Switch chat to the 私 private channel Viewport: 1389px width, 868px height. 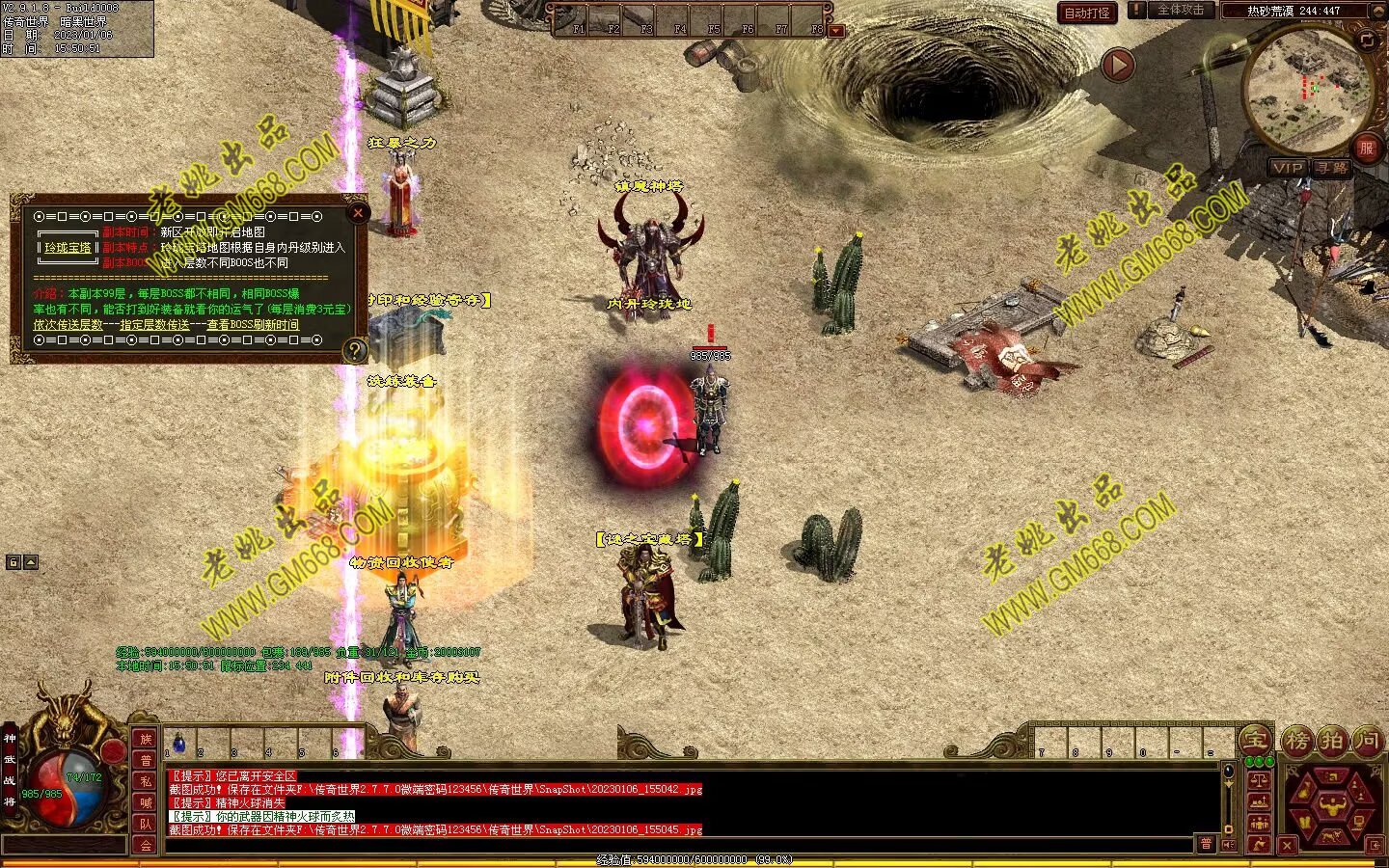coord(146,781)
